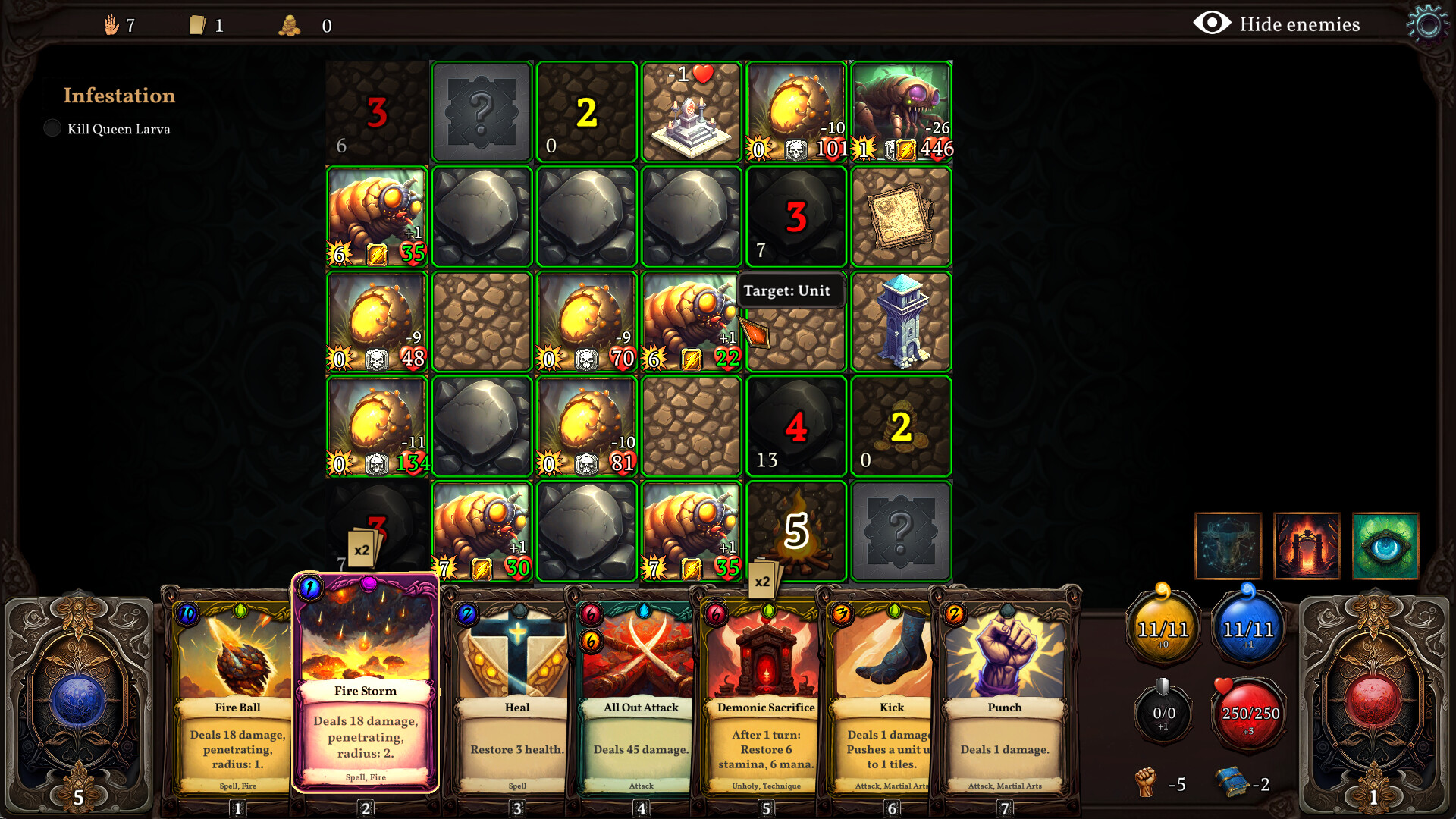
Task: Click the card count icon in the top bar
Action: [x=197, y=24]
